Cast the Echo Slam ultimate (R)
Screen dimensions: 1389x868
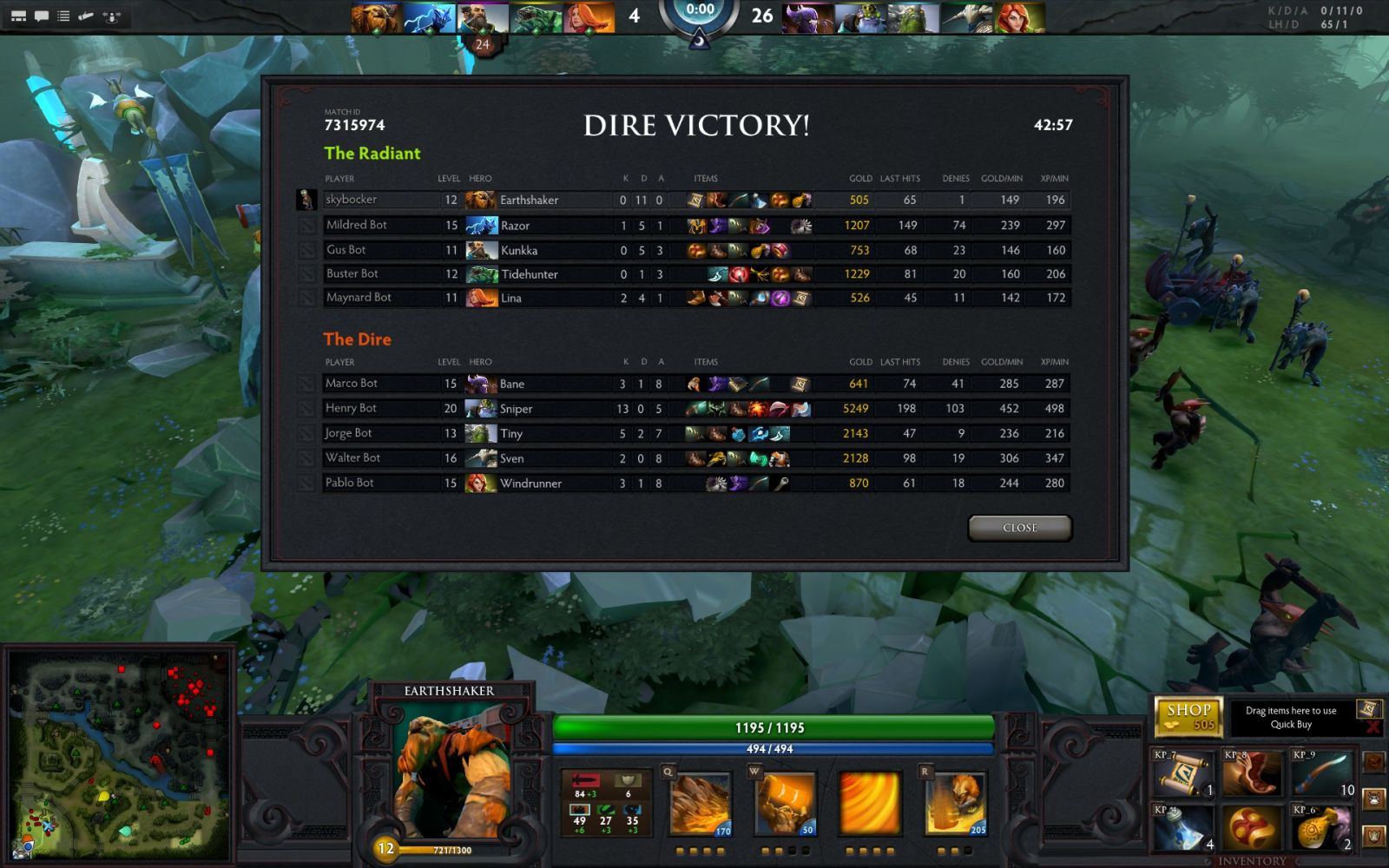click(955, 804)
